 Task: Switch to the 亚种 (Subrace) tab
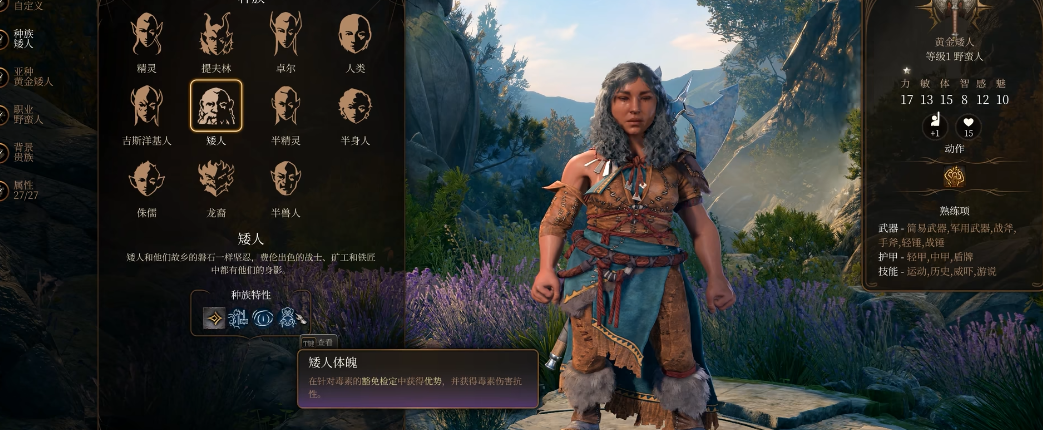pos(30,77)
